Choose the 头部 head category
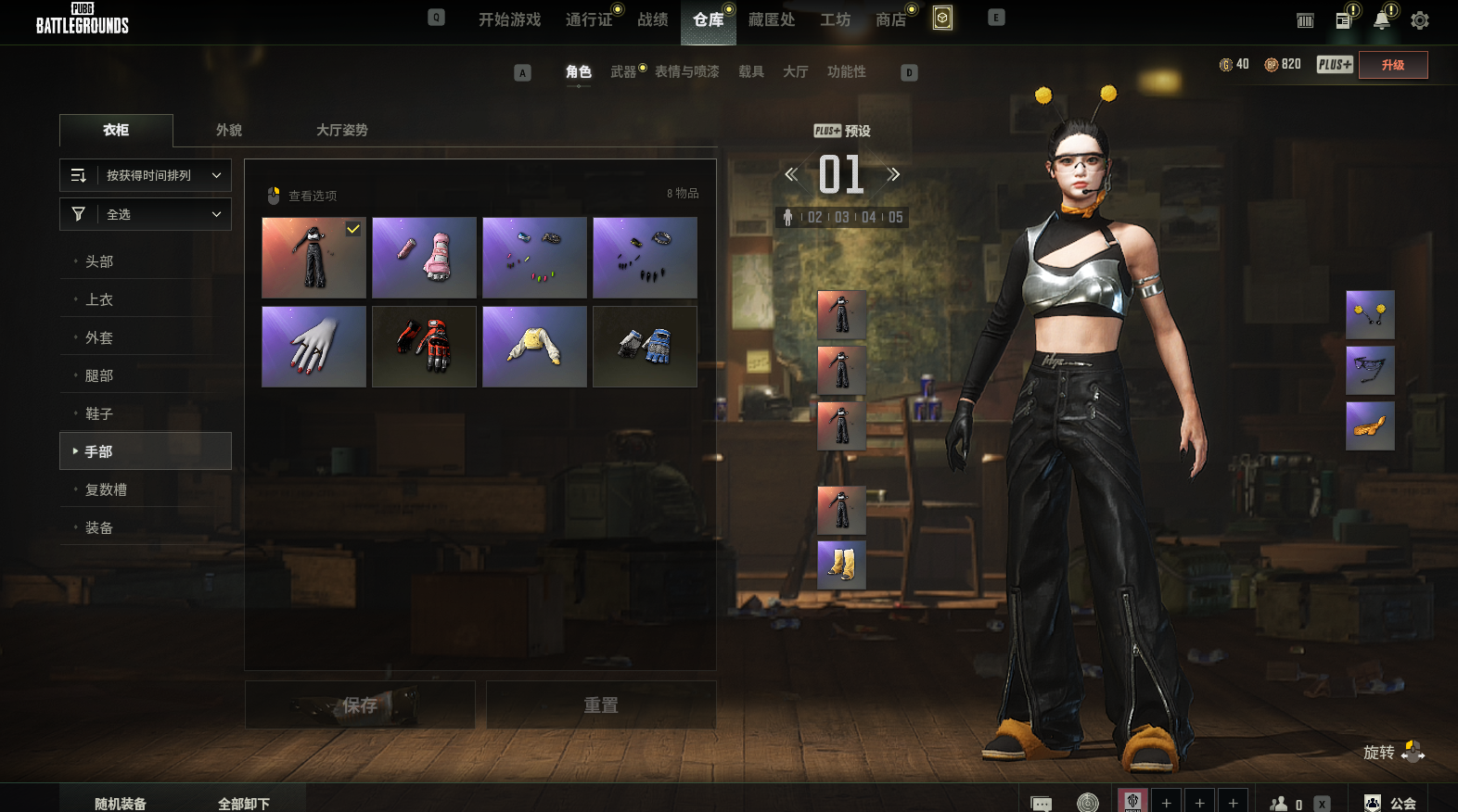This screenshot has height=812, width=1458. pyautogui.click(x=99, y=261)
